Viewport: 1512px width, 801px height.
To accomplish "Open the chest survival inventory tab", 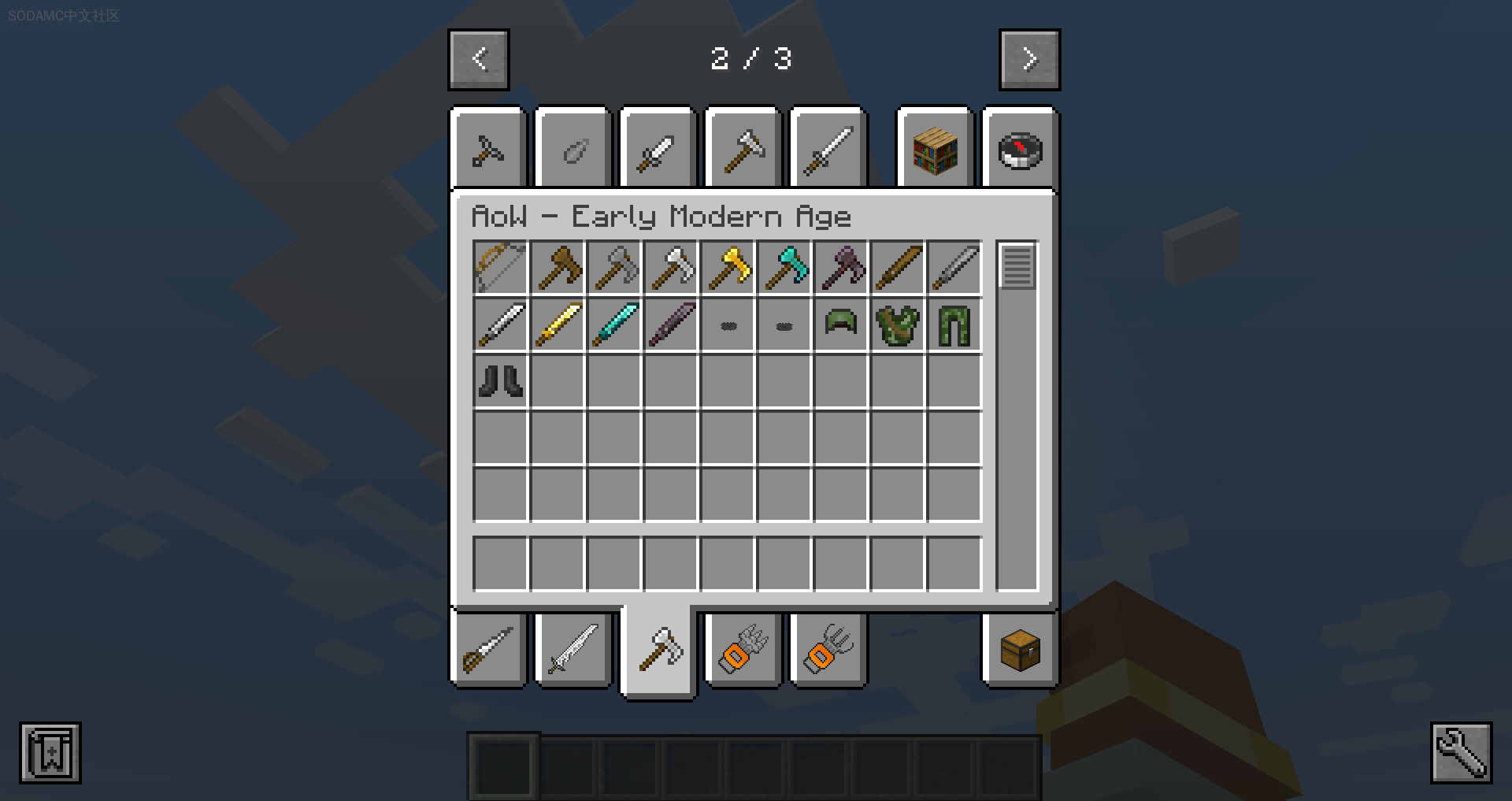I will 1020,651.
